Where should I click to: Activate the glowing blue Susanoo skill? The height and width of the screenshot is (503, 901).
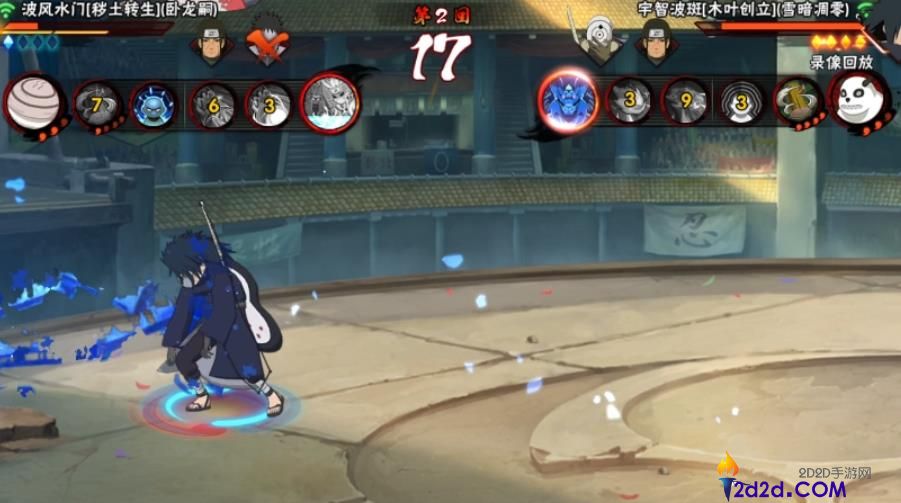click(568, 99)
